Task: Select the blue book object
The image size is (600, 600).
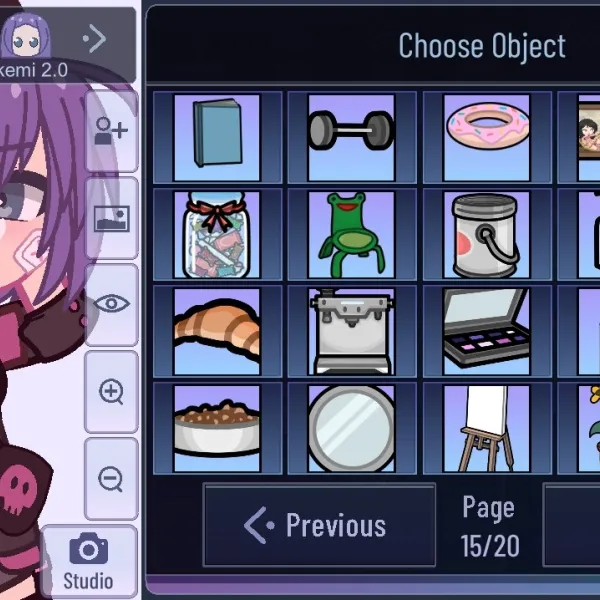Action: (216, 137)
